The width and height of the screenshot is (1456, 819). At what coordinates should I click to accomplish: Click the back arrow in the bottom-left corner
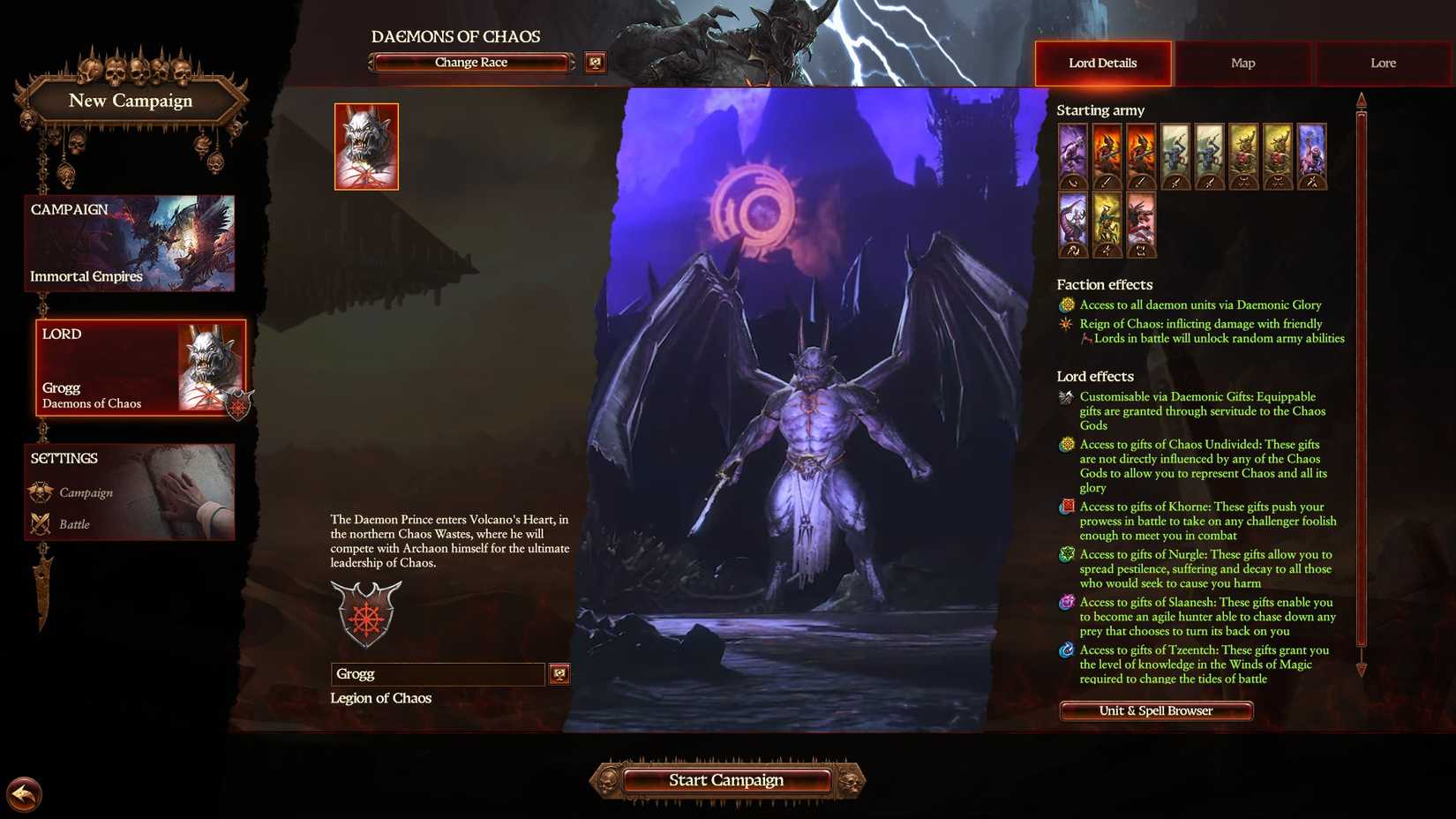[x=23, y=794]
